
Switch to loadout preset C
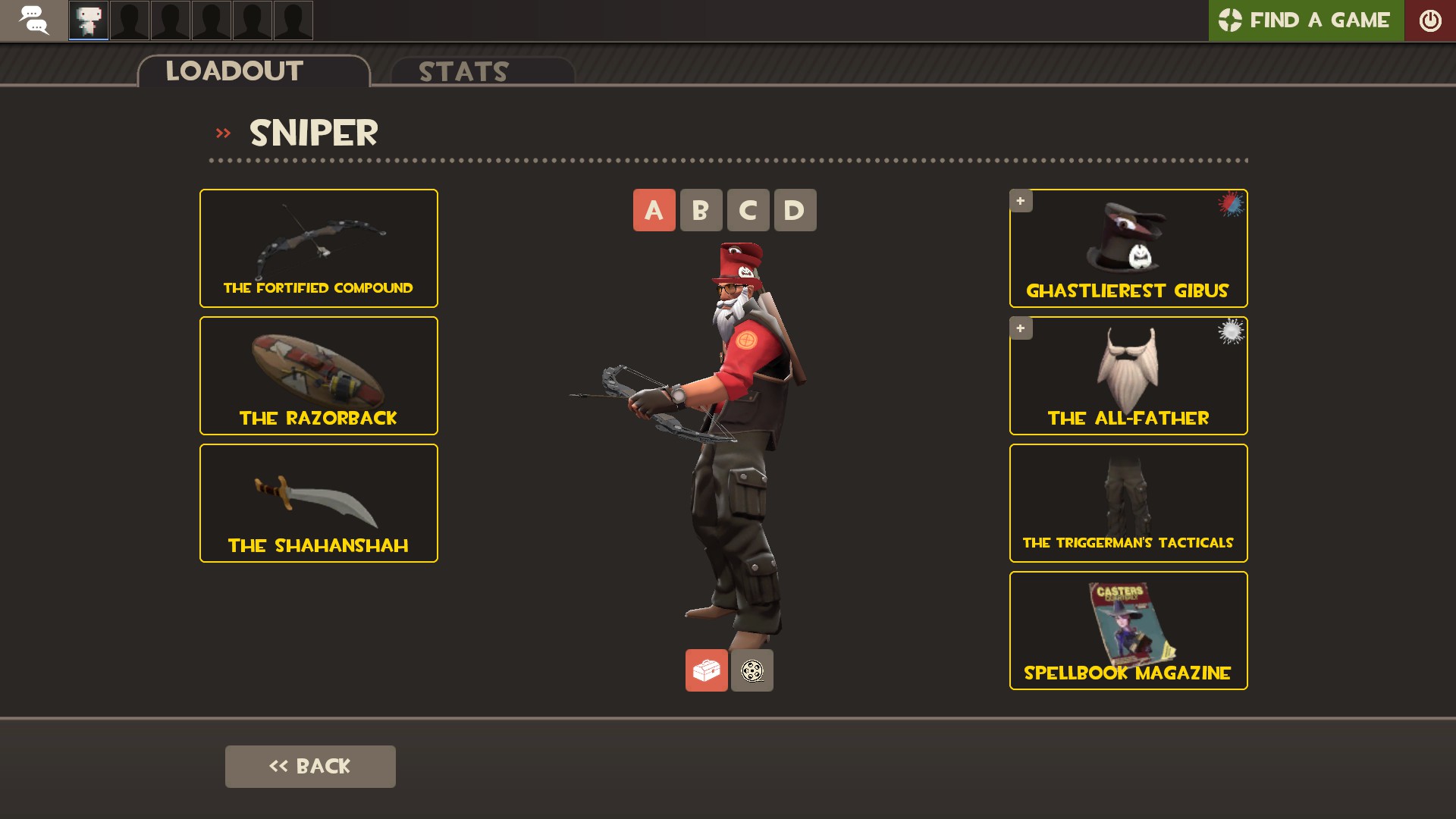[x=748, y=210]
